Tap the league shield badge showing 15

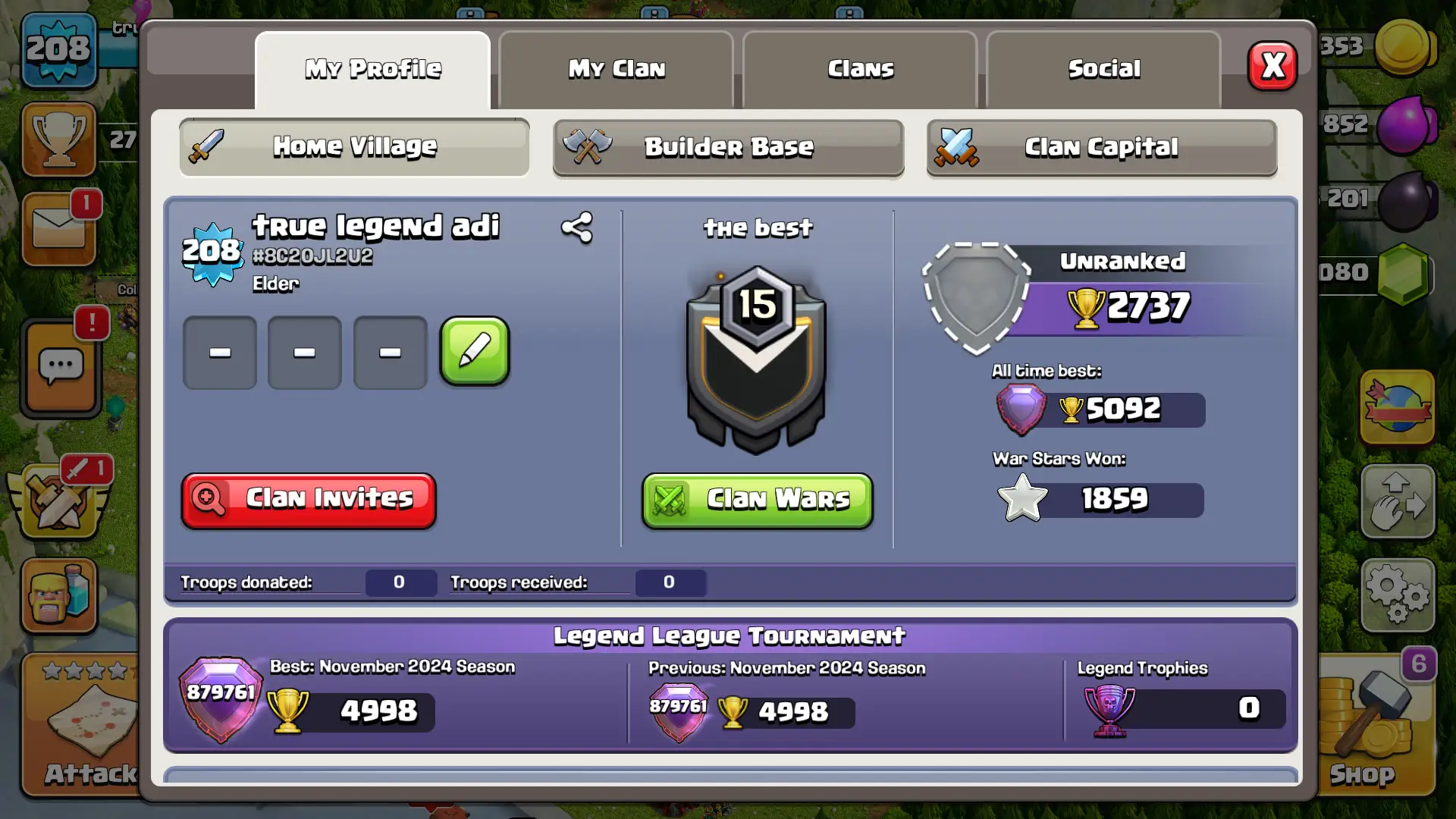pos(756,356)
